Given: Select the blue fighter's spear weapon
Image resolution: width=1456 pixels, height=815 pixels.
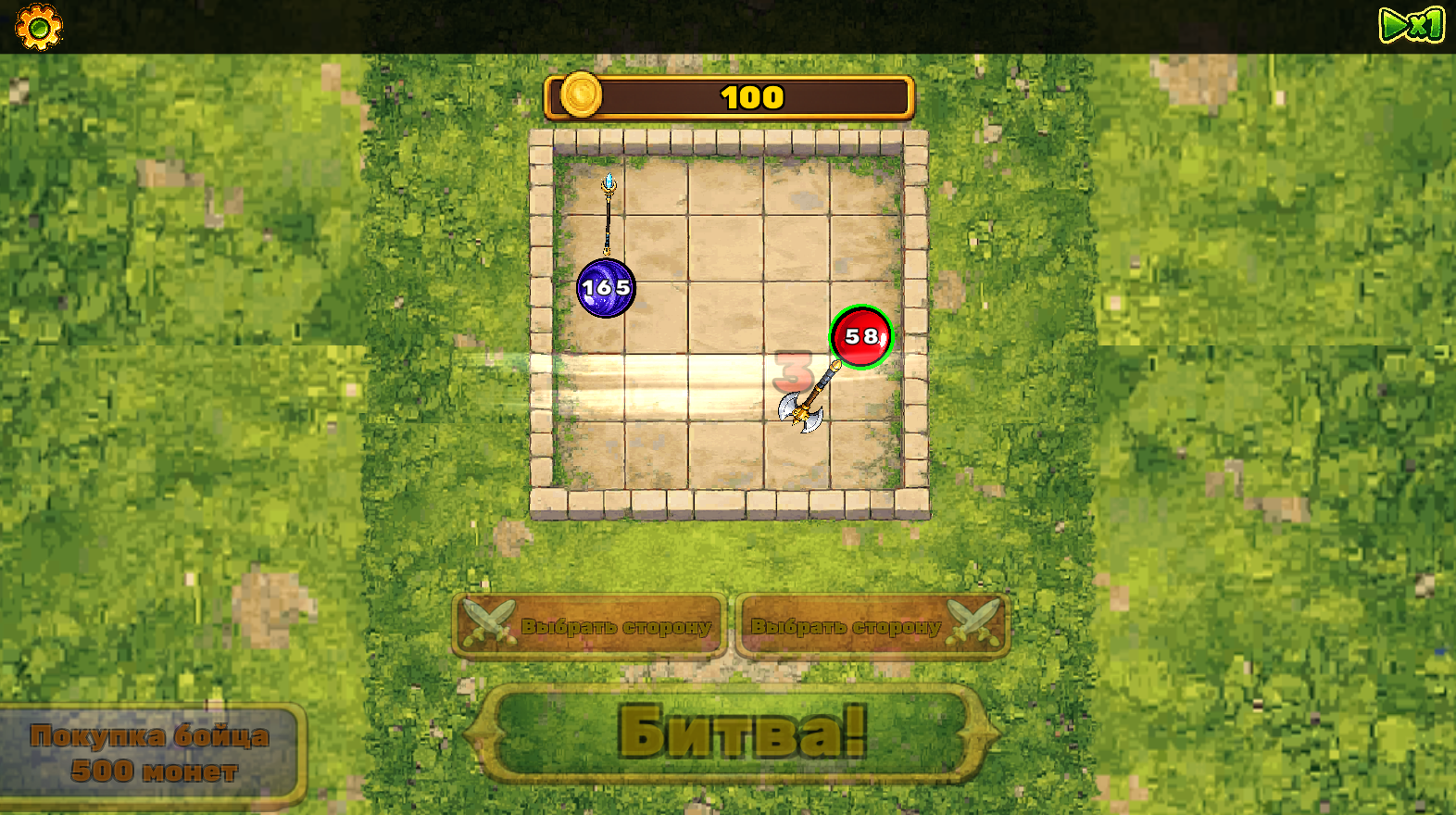Looking at the screenshot, I should [x=607, y=215].
